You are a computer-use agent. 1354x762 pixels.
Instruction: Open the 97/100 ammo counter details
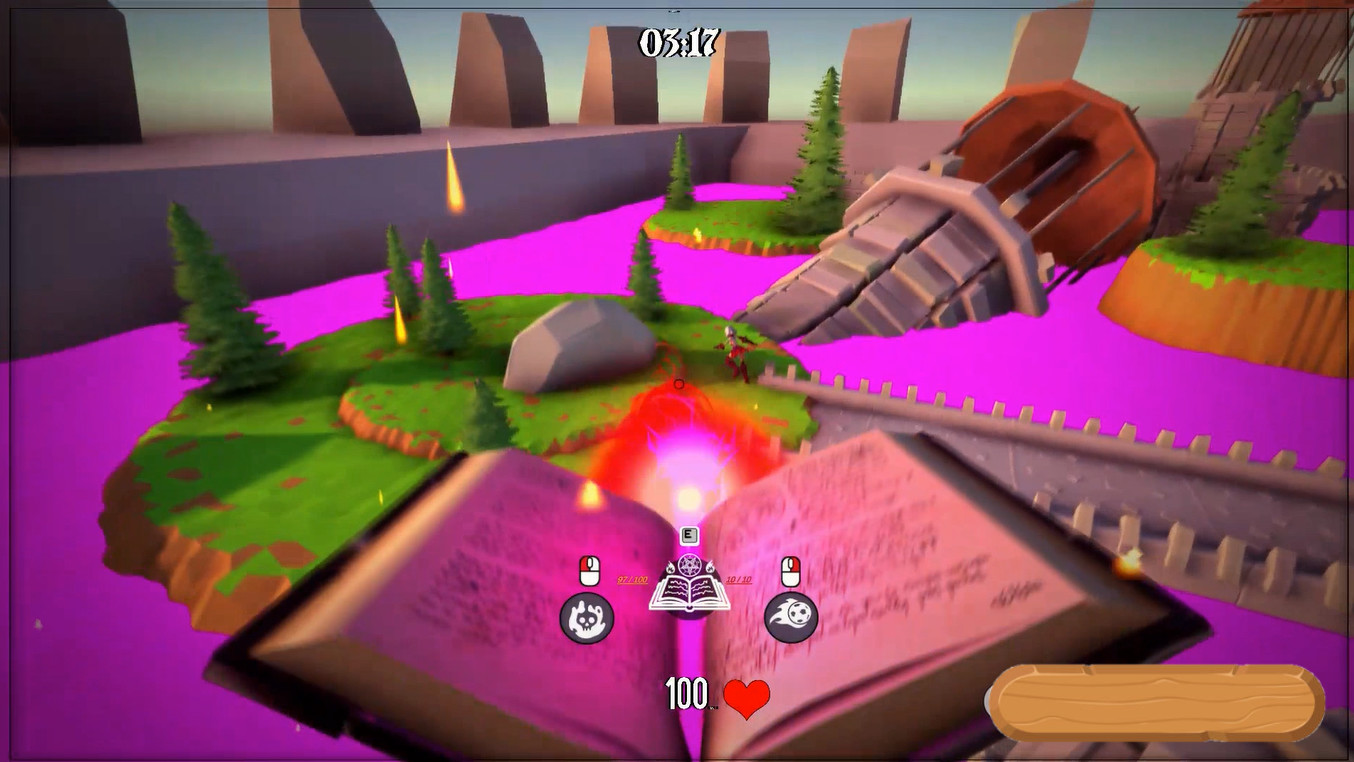[x=632, y=580]
